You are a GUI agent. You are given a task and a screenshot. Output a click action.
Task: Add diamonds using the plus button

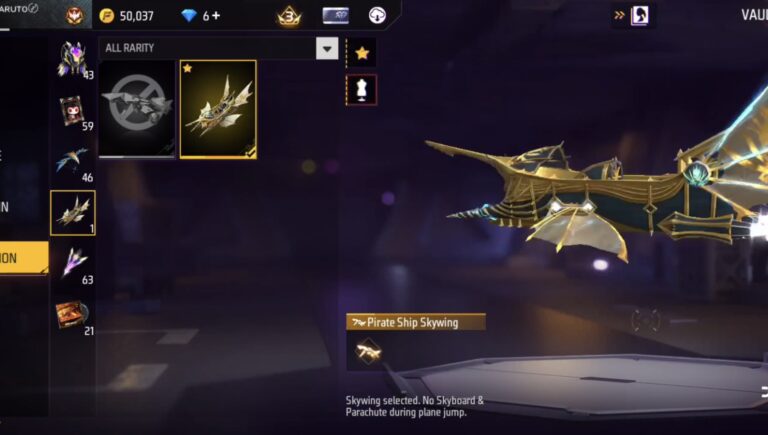(217, 16)
